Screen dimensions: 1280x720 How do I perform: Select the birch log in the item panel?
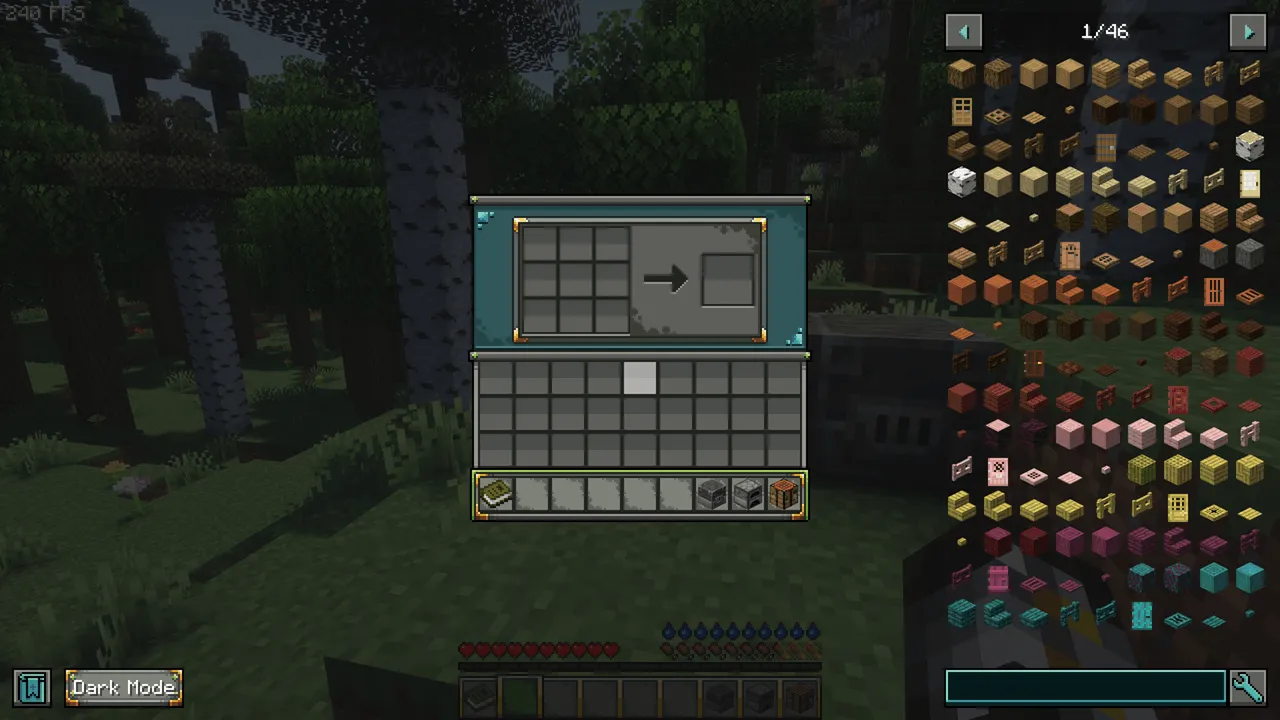point(1249,147)
